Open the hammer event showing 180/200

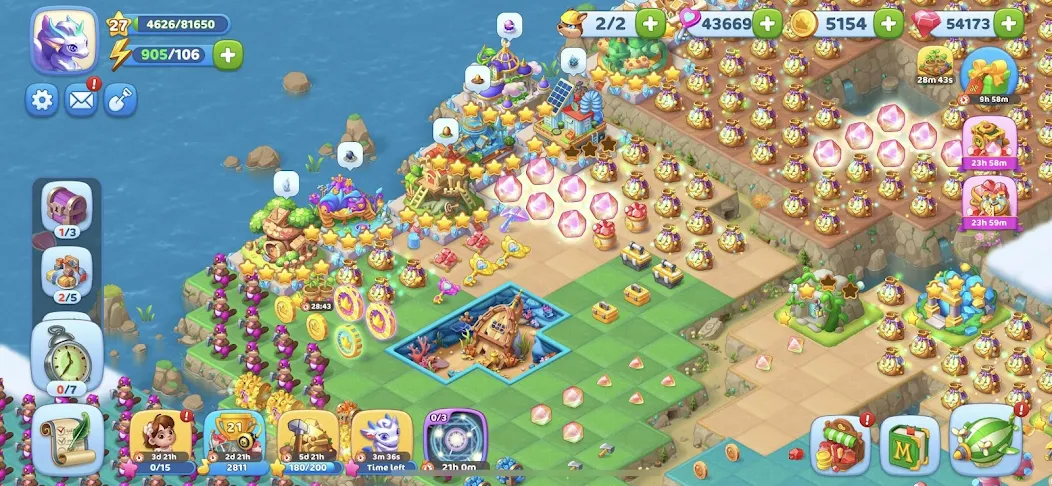[308, 440]
